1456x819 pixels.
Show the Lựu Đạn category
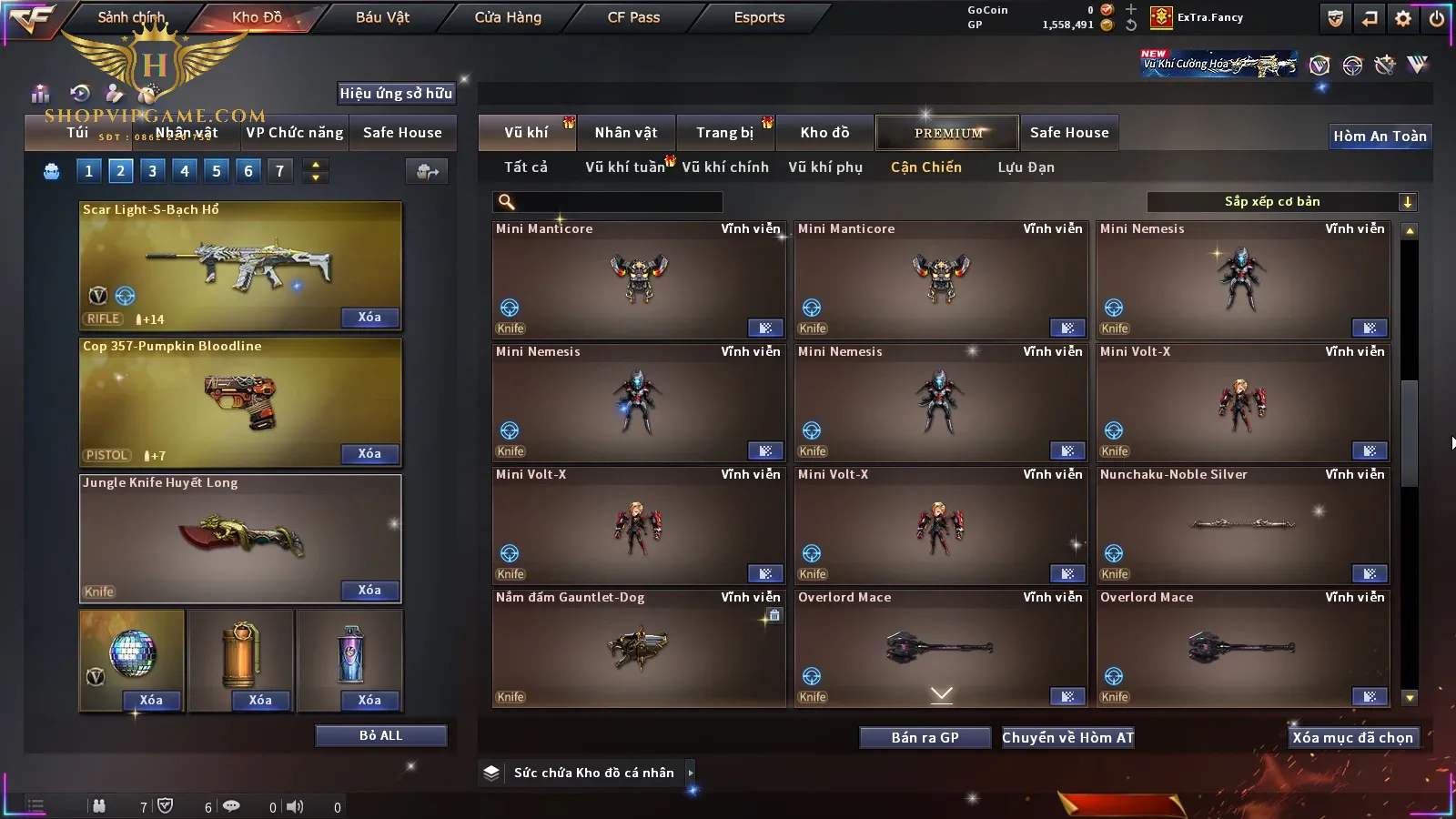[x=1026, y=167]
